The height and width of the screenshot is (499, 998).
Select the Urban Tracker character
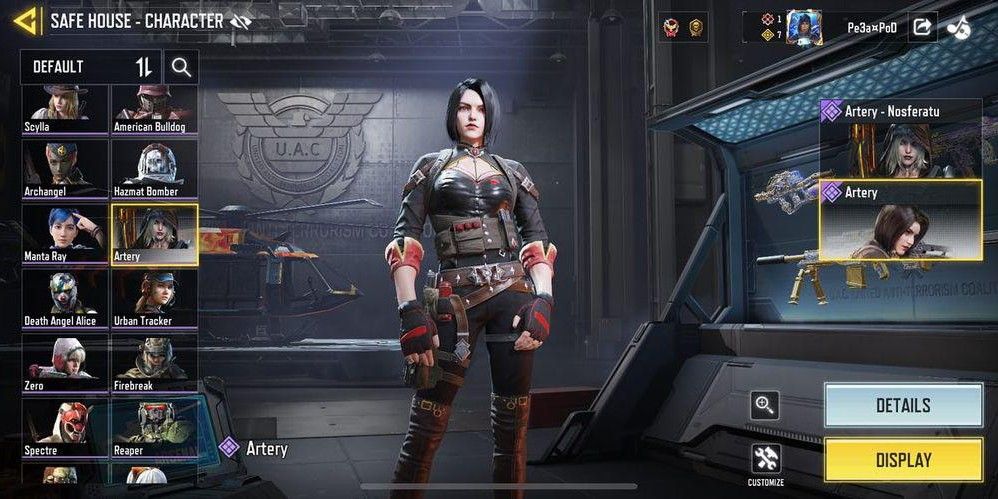[155, 298]
